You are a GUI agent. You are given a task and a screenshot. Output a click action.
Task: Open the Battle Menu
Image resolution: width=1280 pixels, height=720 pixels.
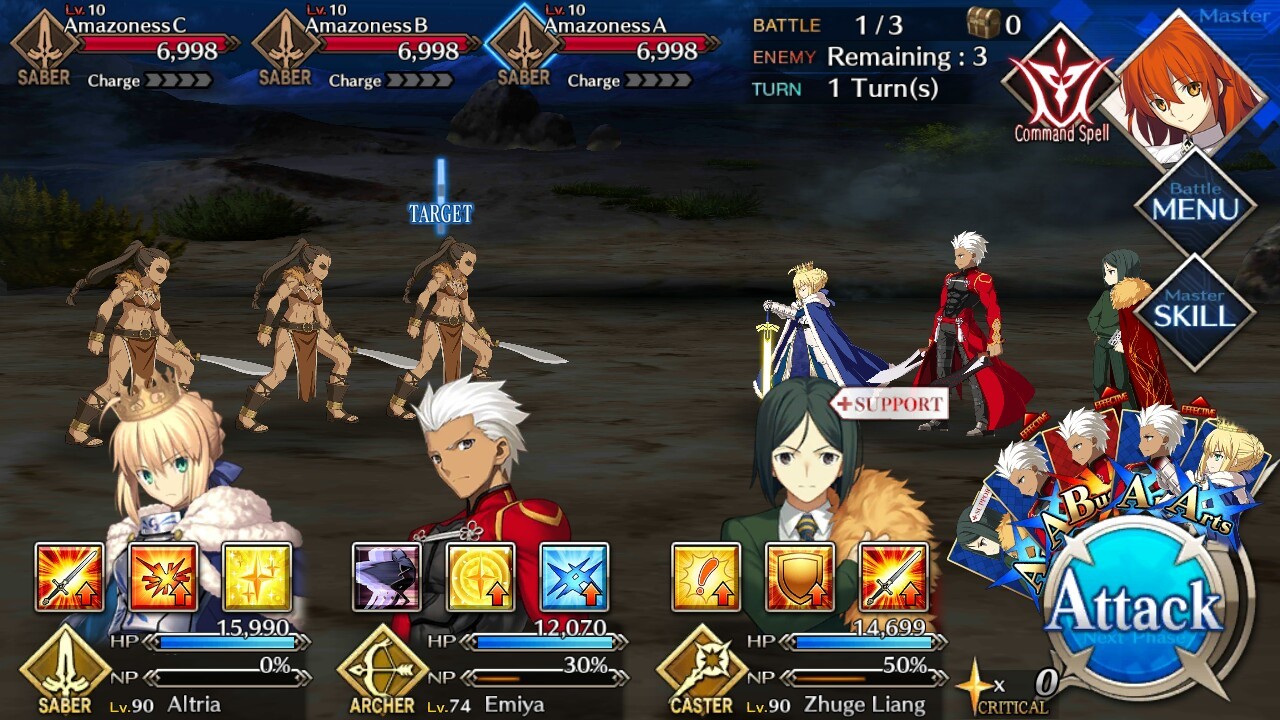pyautogui.click(x=1195, y=203)
